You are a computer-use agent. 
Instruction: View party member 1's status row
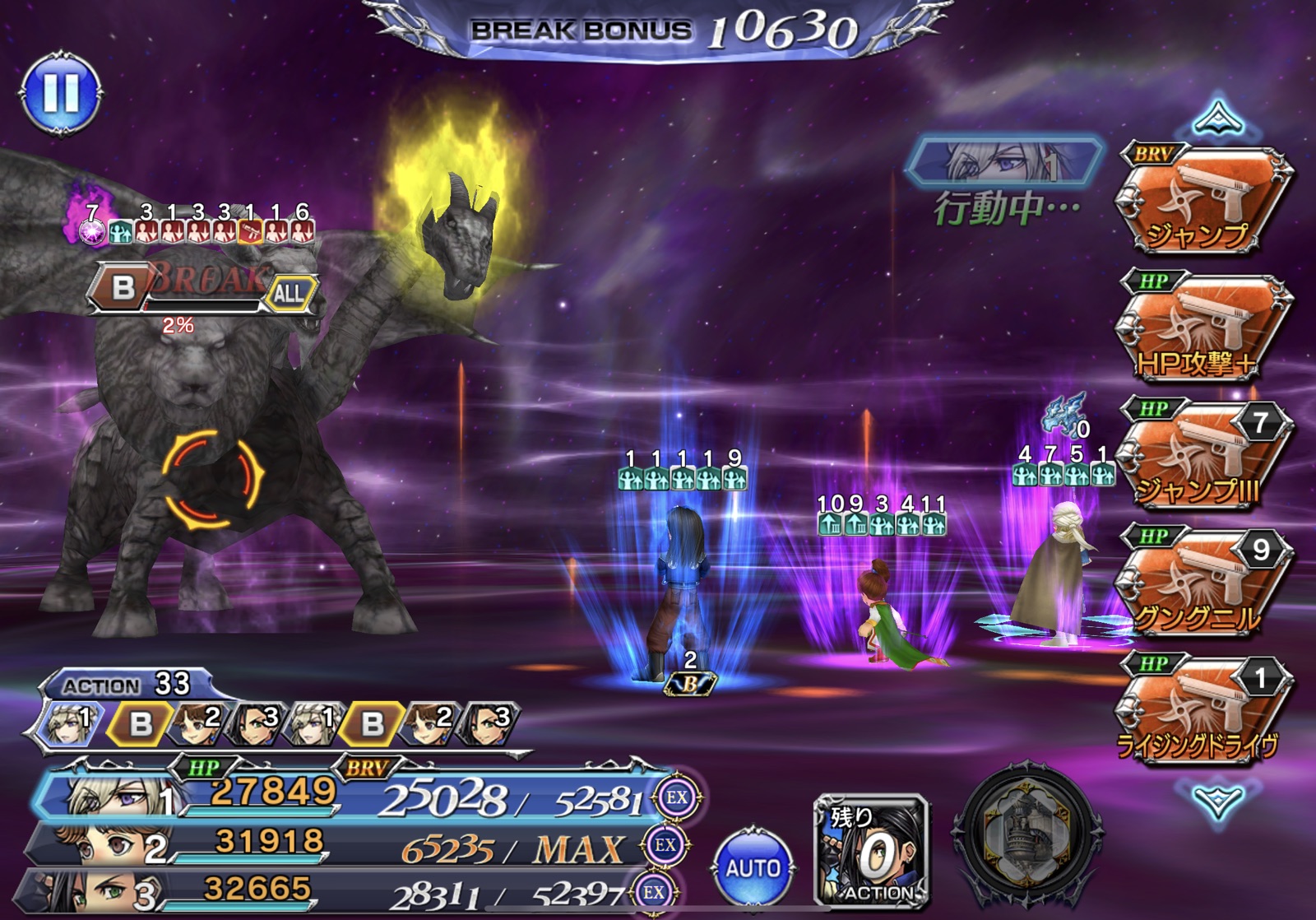click(x=345, y=795)
